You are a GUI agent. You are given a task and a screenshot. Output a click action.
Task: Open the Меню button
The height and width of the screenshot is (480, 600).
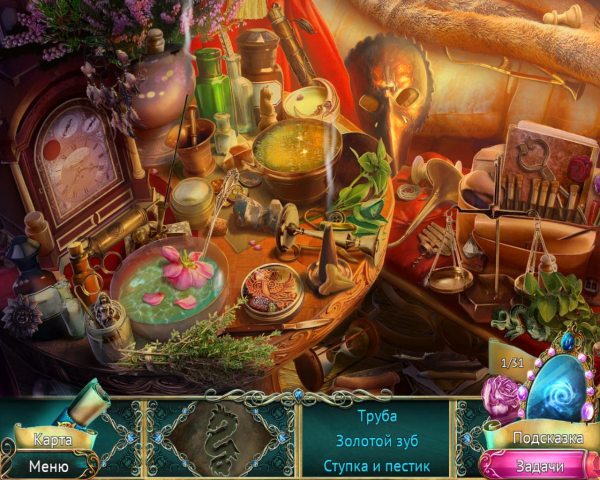tap(48, 465)
